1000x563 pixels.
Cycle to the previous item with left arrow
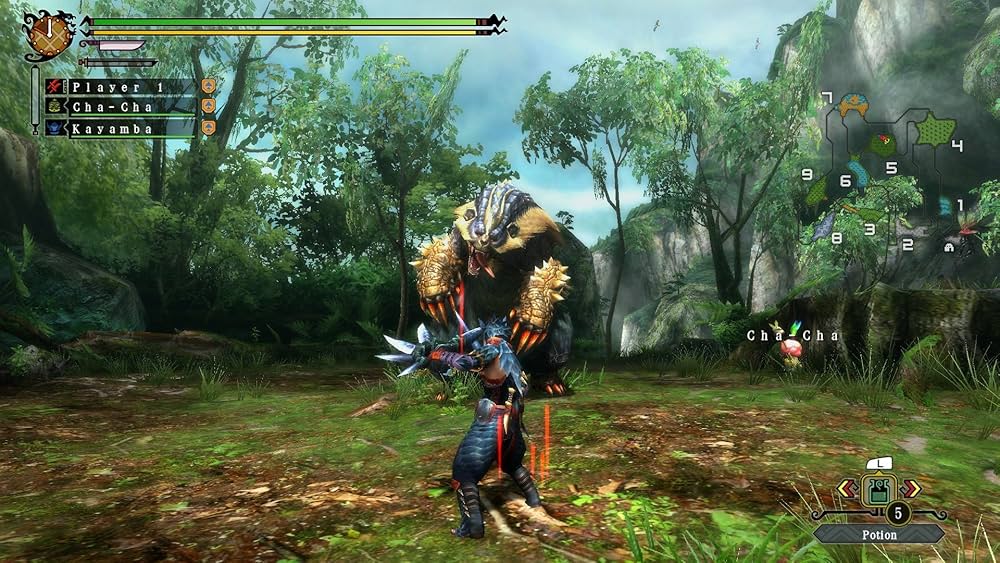846,489
